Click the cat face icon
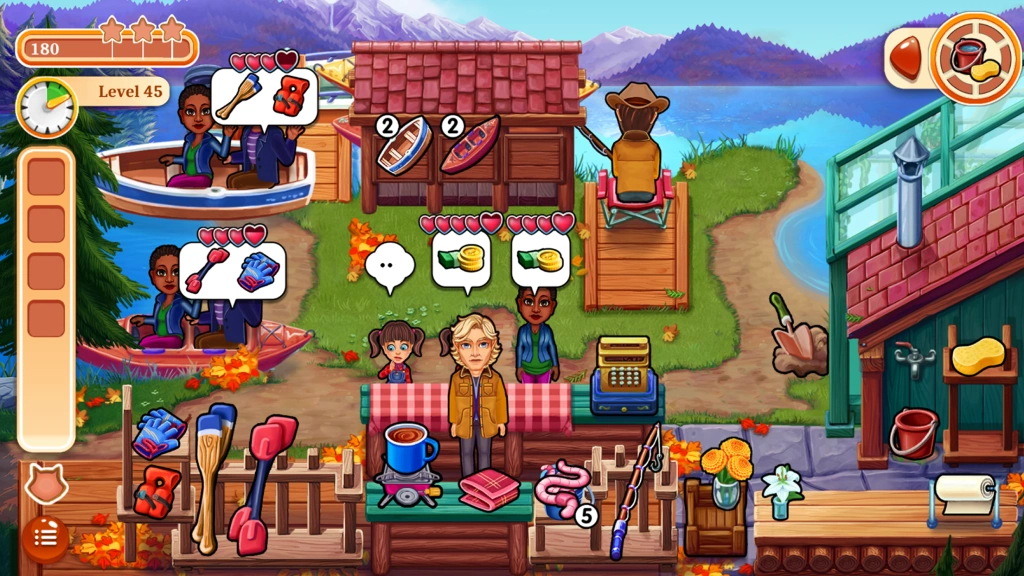Viewport: 1024px width, 576px height. point(43,487)
